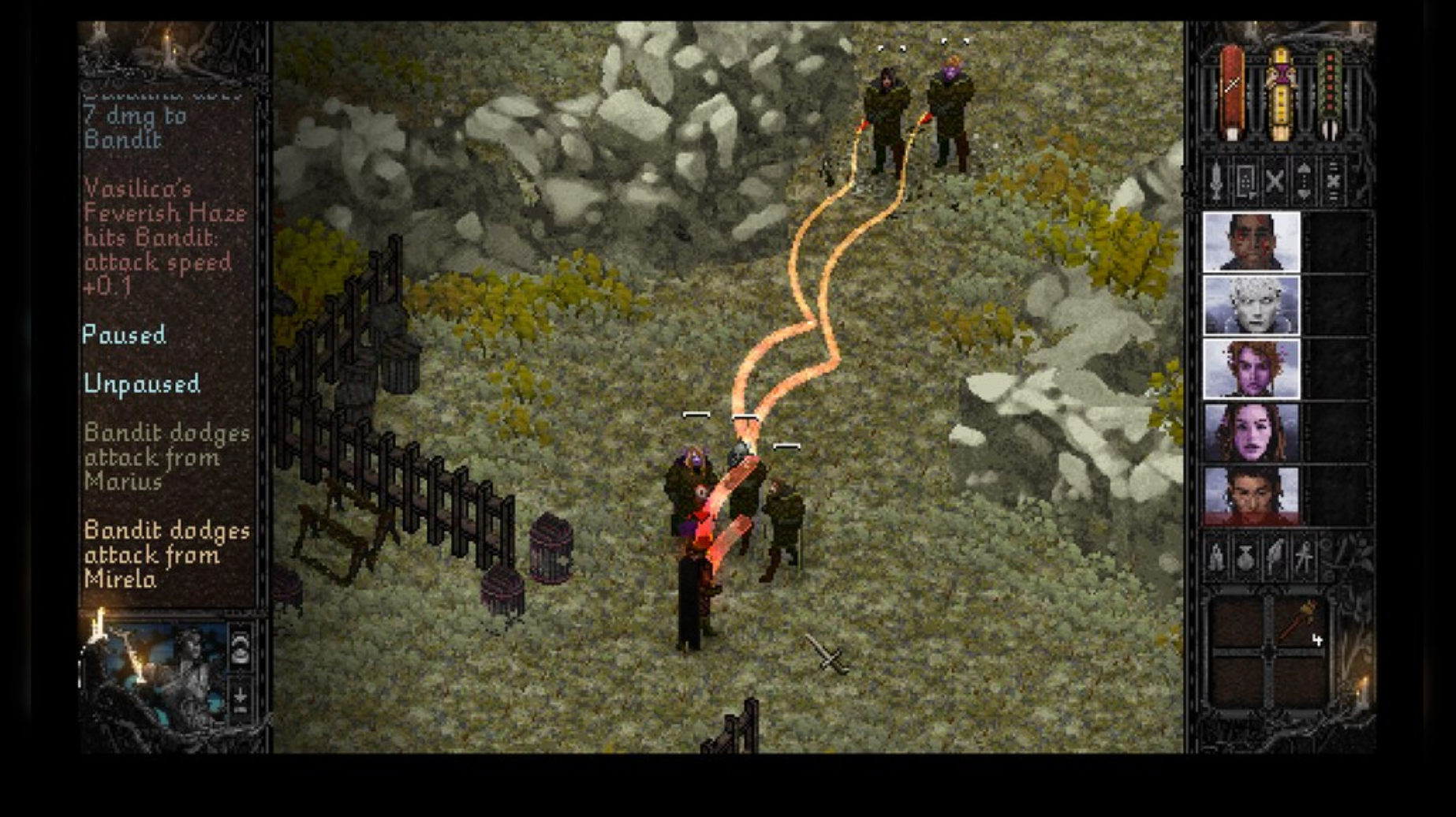Select the up-down movement arrows icon
The width and height of the screenshot is (1456, 817).
click(1302, 183)
